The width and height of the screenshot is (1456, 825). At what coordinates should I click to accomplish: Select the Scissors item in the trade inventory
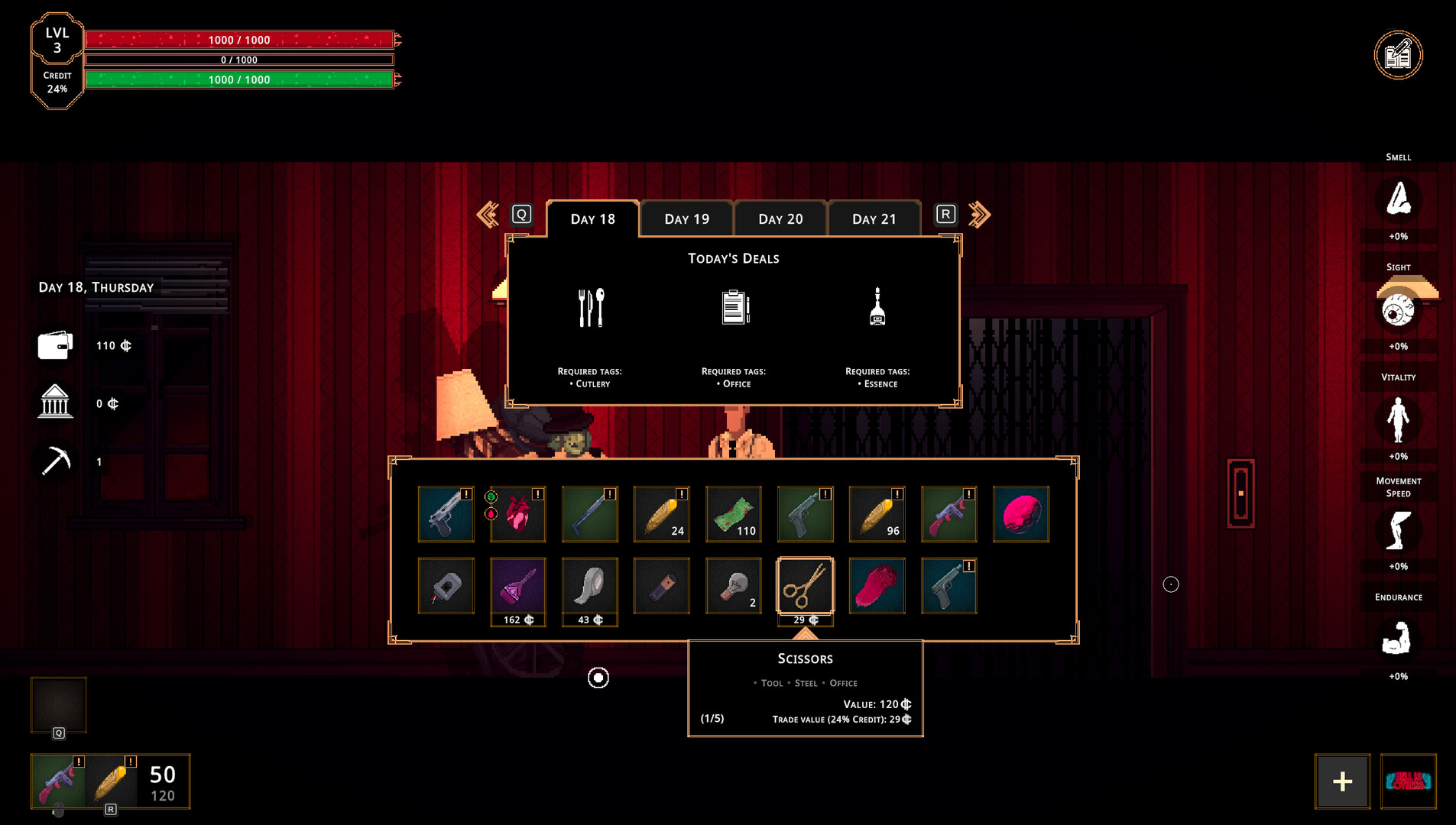coord(806,585)
